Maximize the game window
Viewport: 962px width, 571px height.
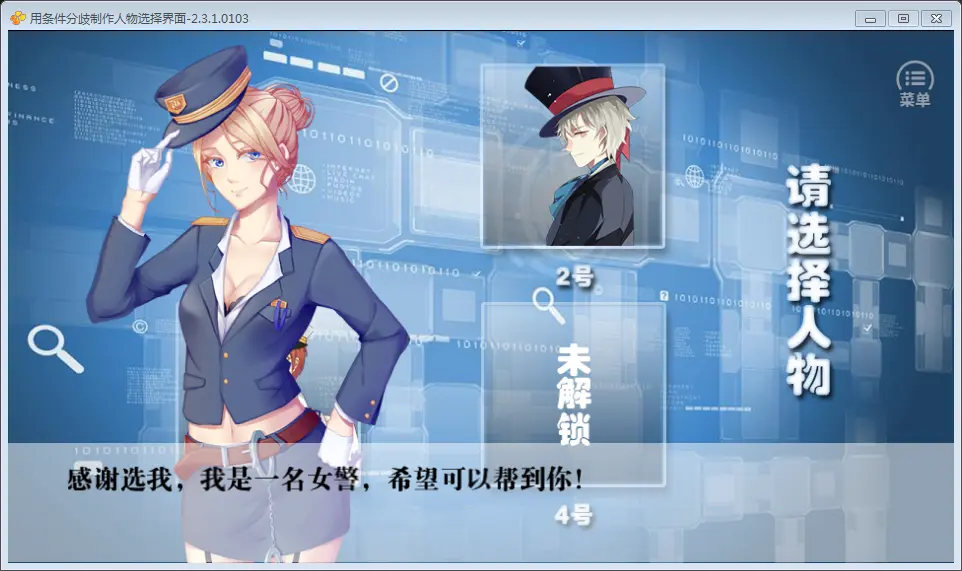pos(903,18)
